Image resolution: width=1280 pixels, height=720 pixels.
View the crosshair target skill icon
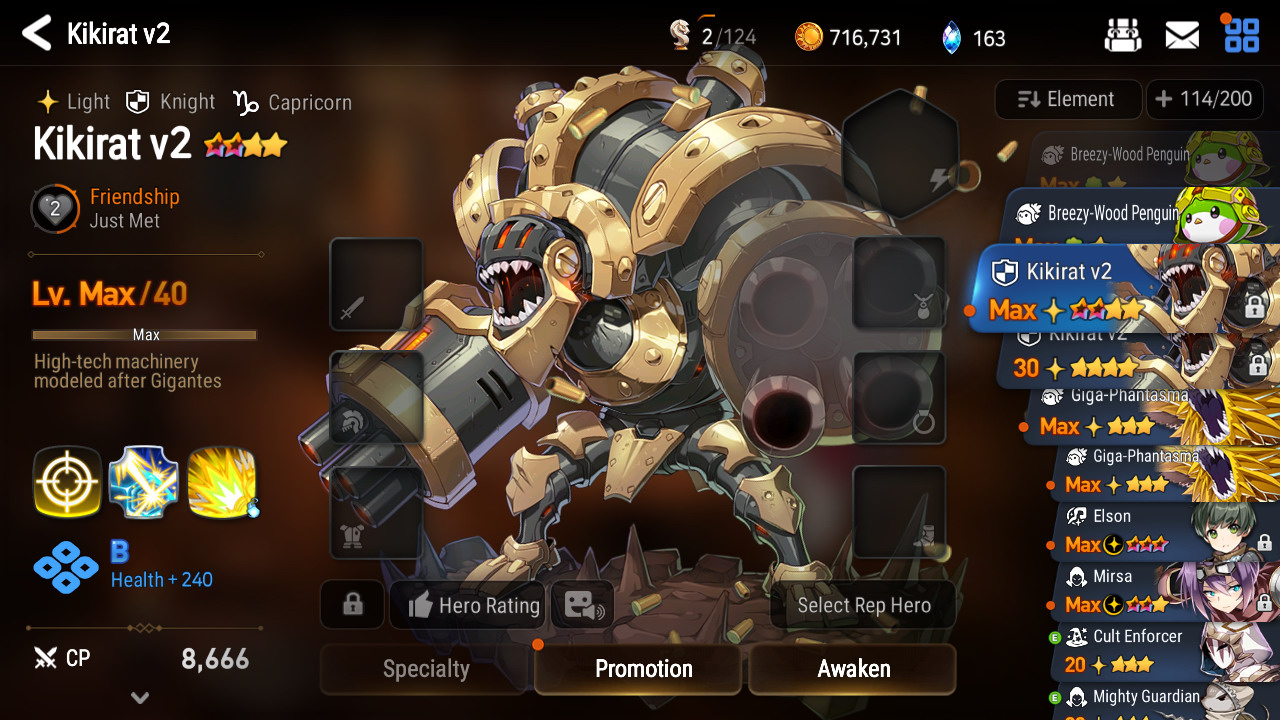pyautogui.click(x=67, y=482)
